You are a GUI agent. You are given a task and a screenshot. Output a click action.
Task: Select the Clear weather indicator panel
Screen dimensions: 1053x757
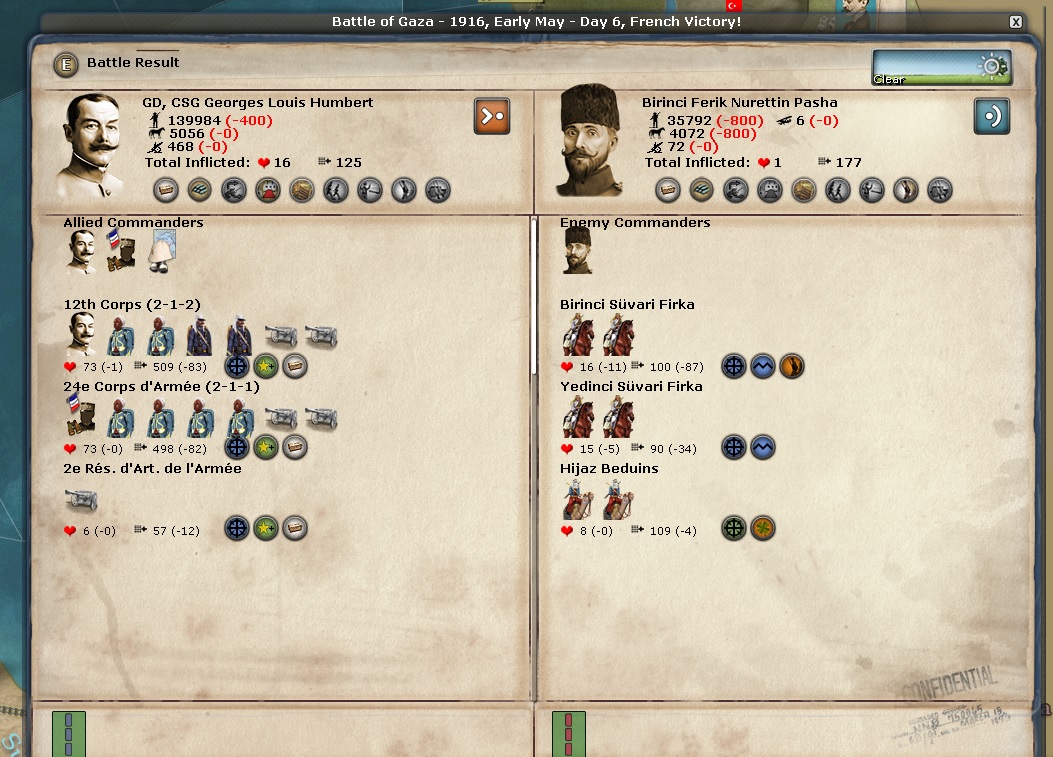pyautogui.click(x=941, y=68)
